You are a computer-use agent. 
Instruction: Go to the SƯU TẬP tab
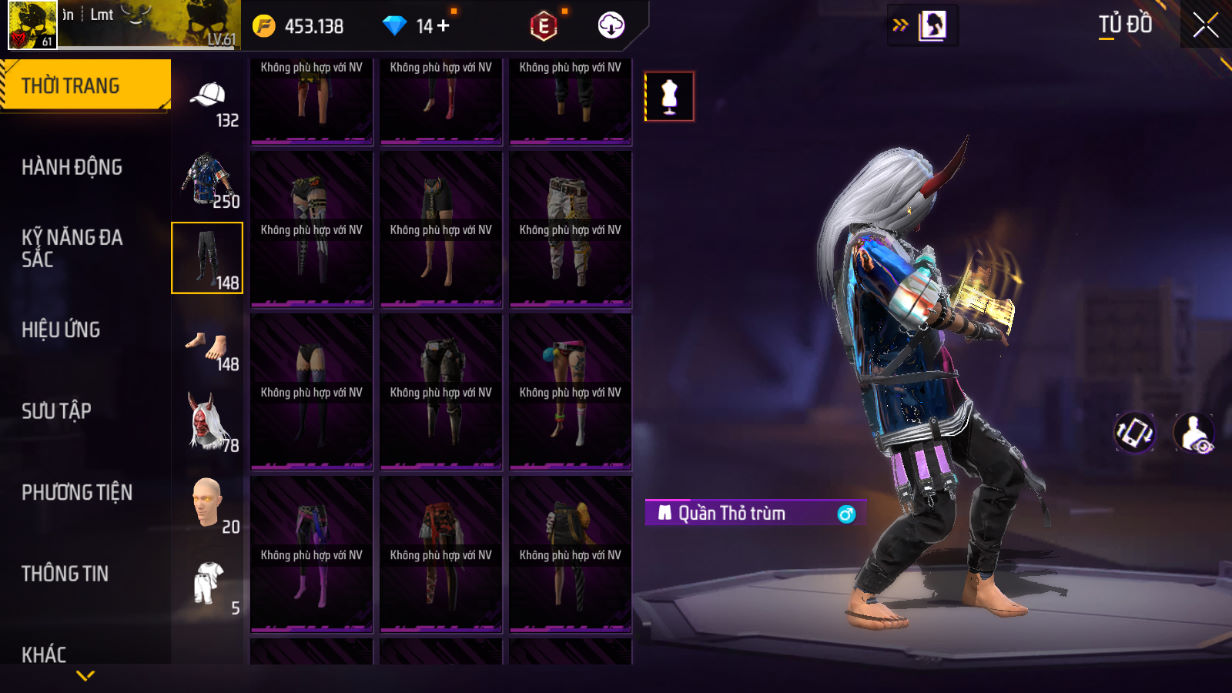[57, 411]
